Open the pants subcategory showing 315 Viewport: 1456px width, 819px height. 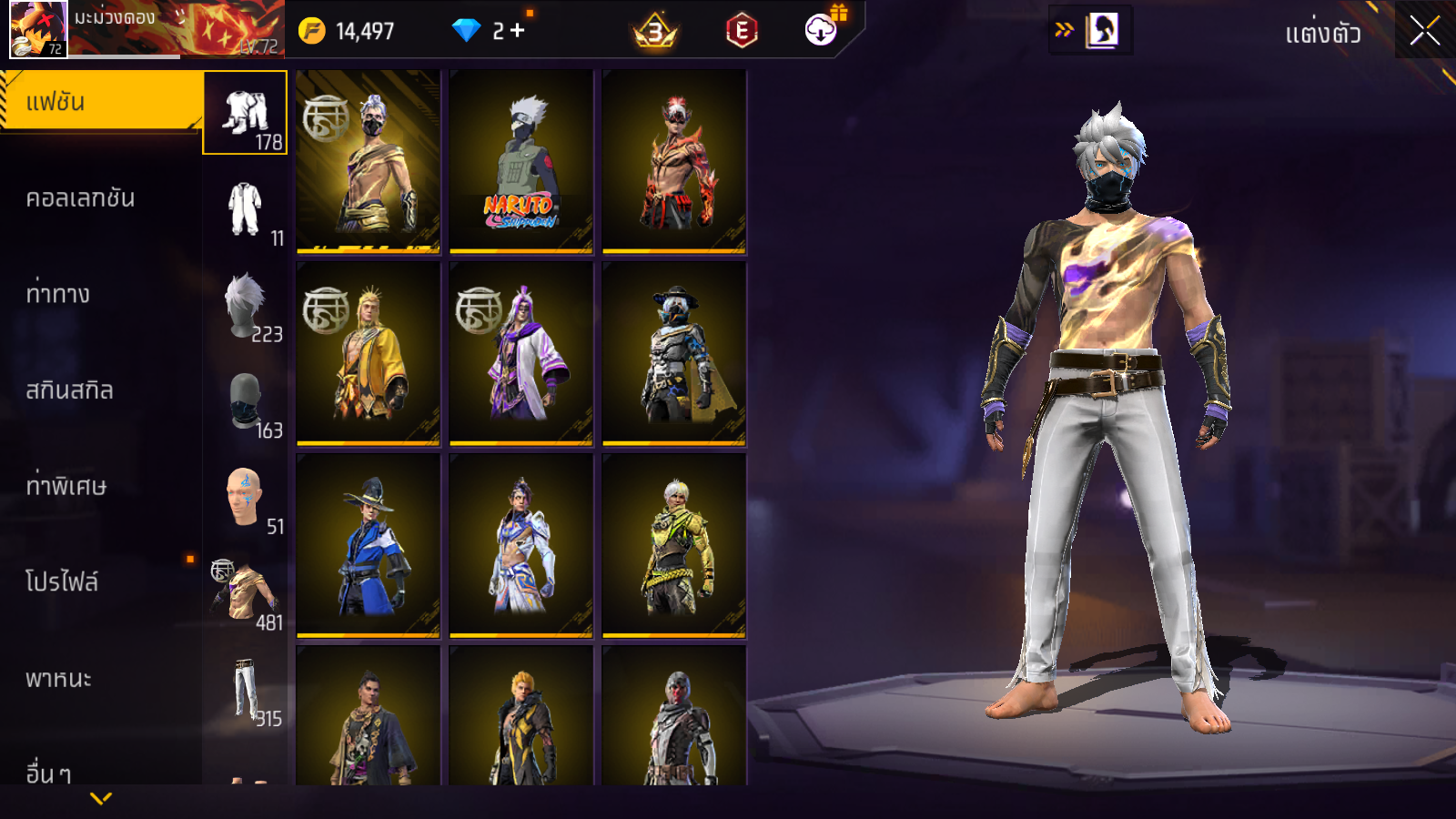pyautogui.click(x=245, y=692)
